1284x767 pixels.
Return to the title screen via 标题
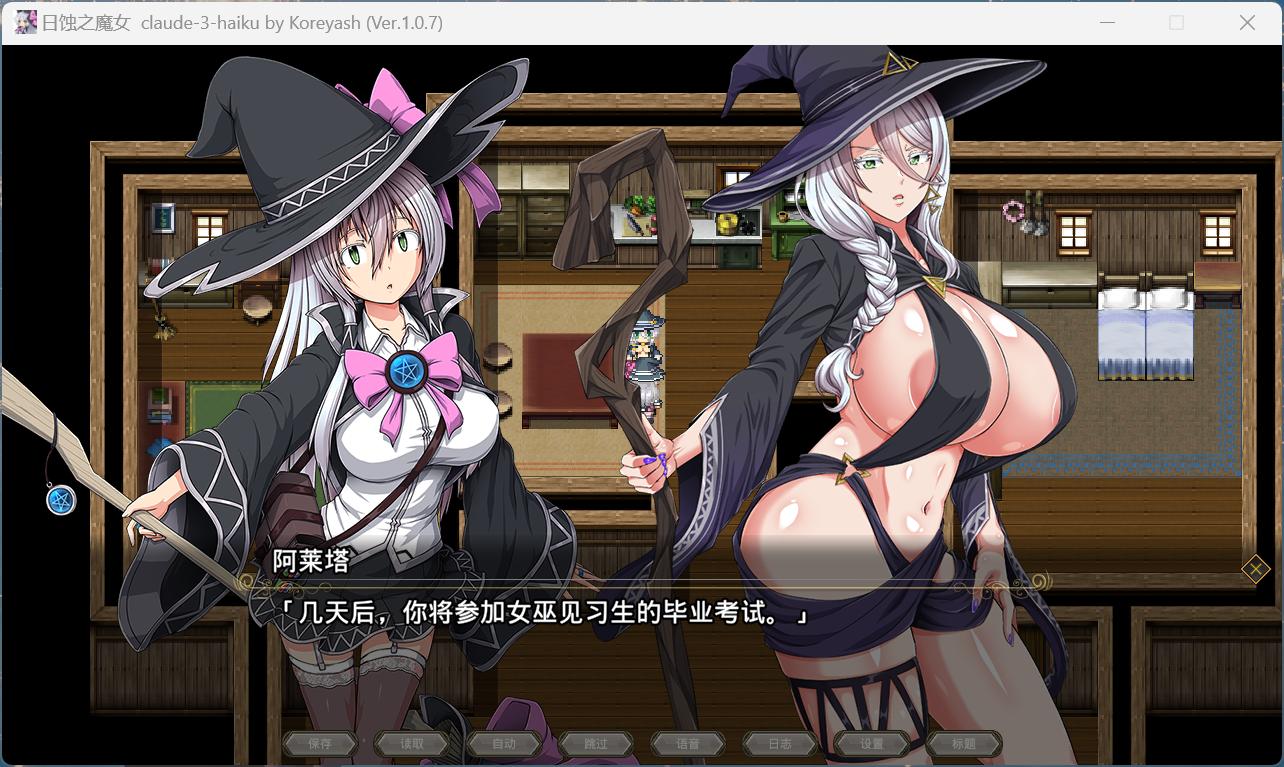click(964, 743)
